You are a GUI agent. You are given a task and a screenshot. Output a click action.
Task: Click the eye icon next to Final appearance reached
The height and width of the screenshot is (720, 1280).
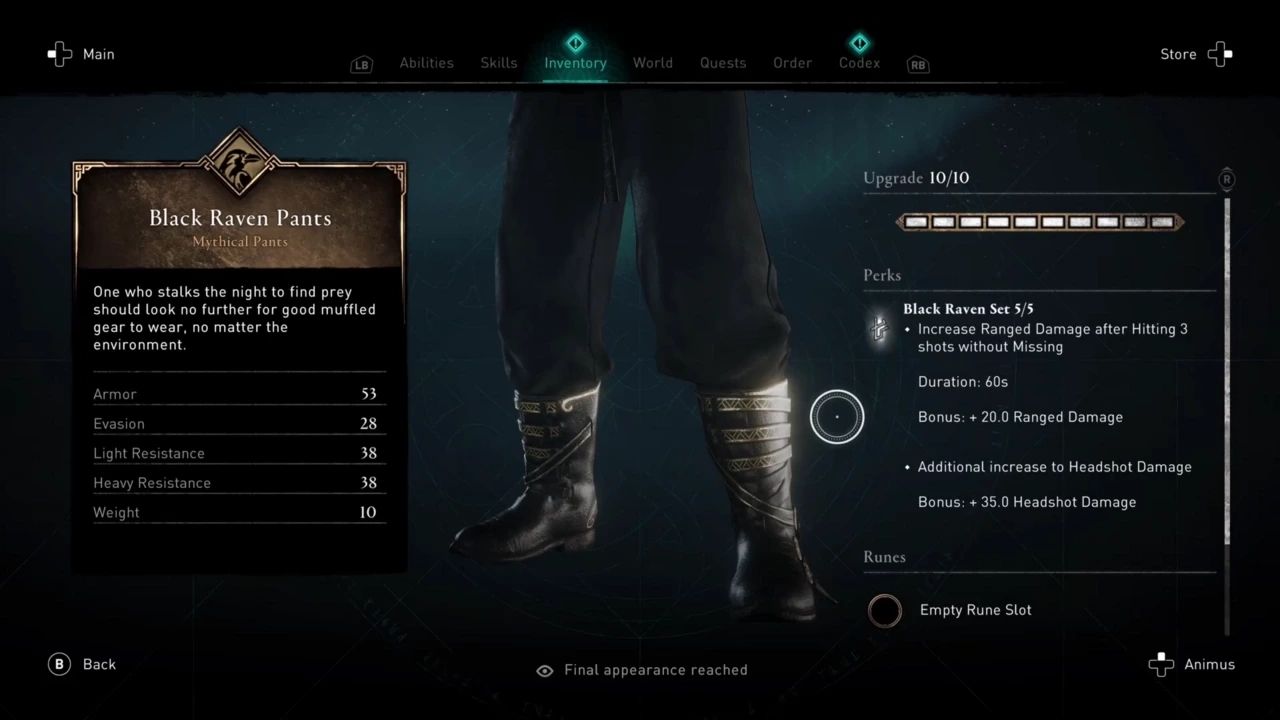tap(545, 670)
